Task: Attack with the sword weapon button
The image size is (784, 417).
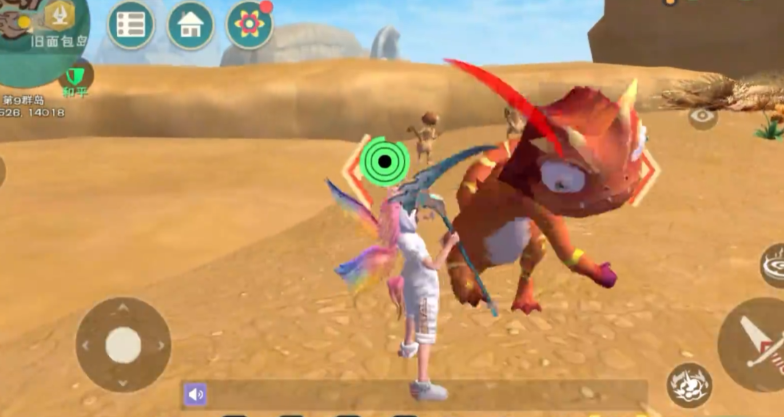Action: pos(756,345)
